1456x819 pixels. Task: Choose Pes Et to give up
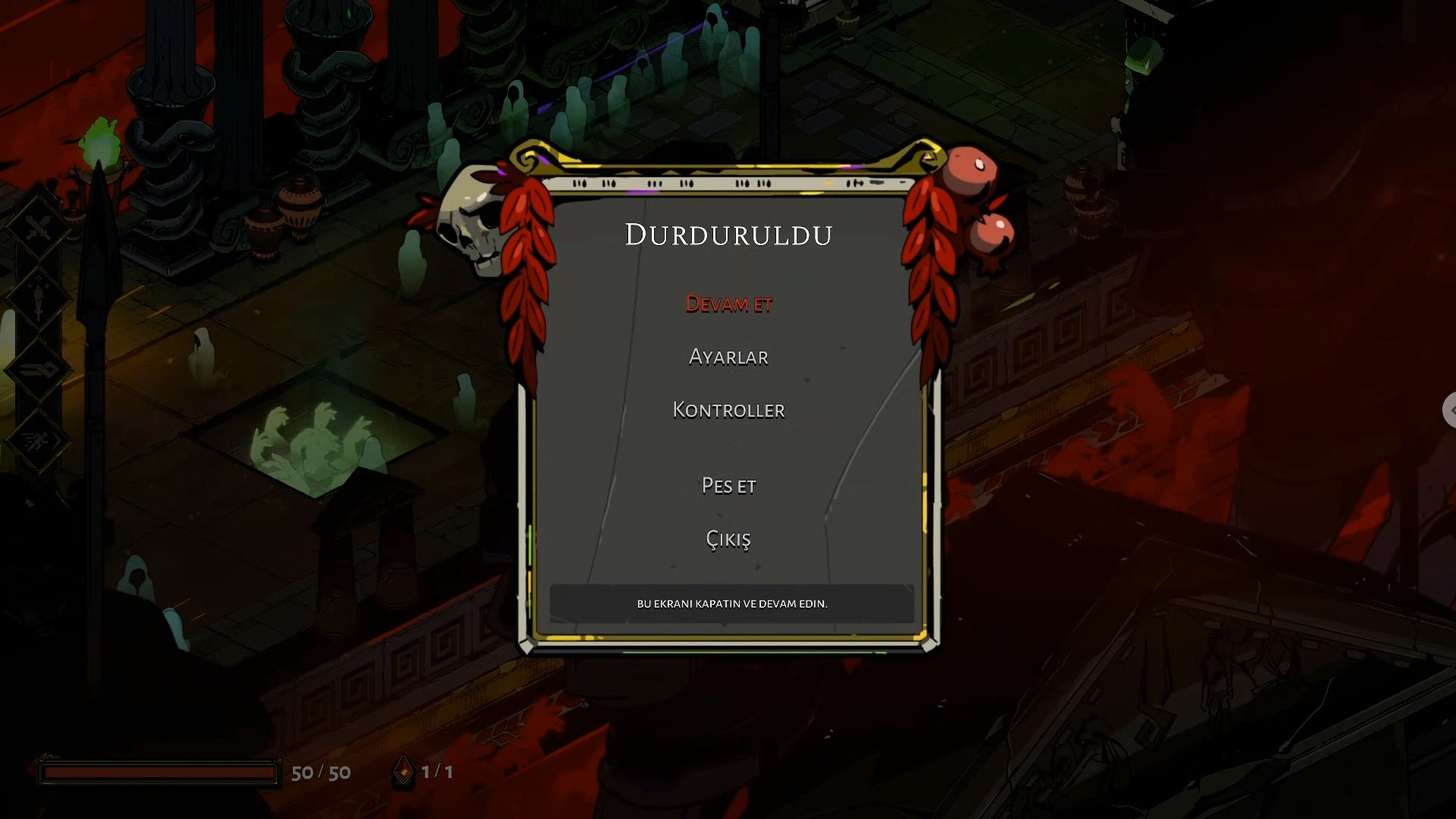coord(728,486)
